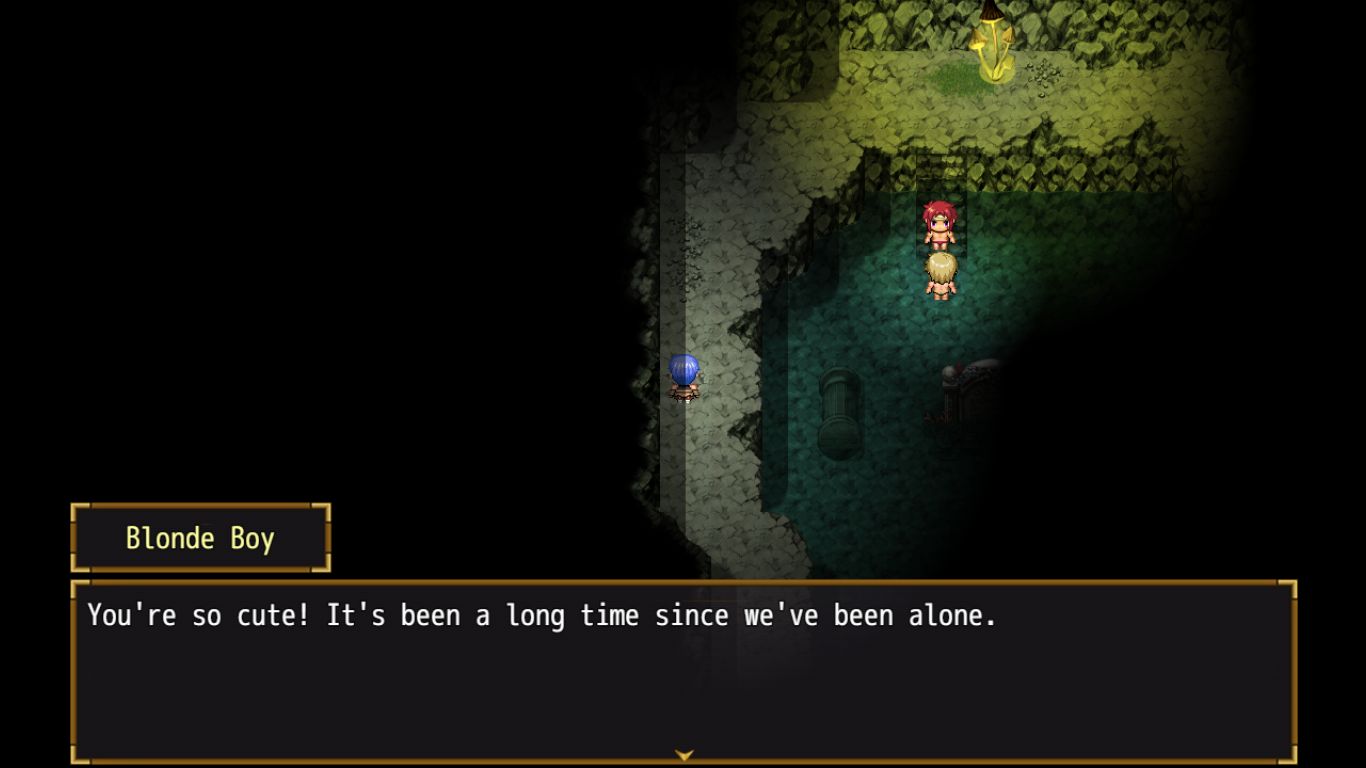Click the dialogue message box
This screenshot has height=768, width=1366.
(x=684, y=672)
